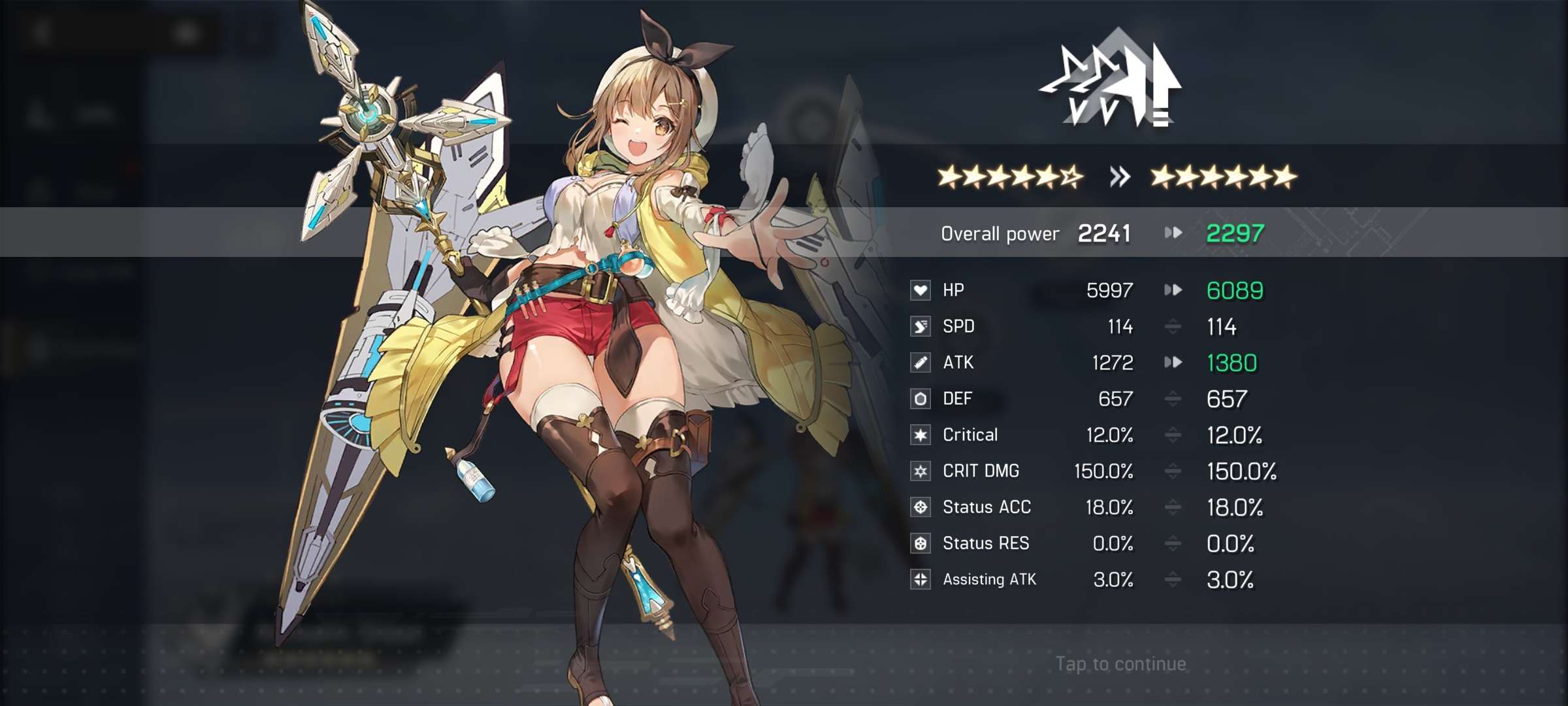Tap to continue past the upgrade results
Image resolution: width=1568 pixels, height=706 pixels.
[1120, 664]
